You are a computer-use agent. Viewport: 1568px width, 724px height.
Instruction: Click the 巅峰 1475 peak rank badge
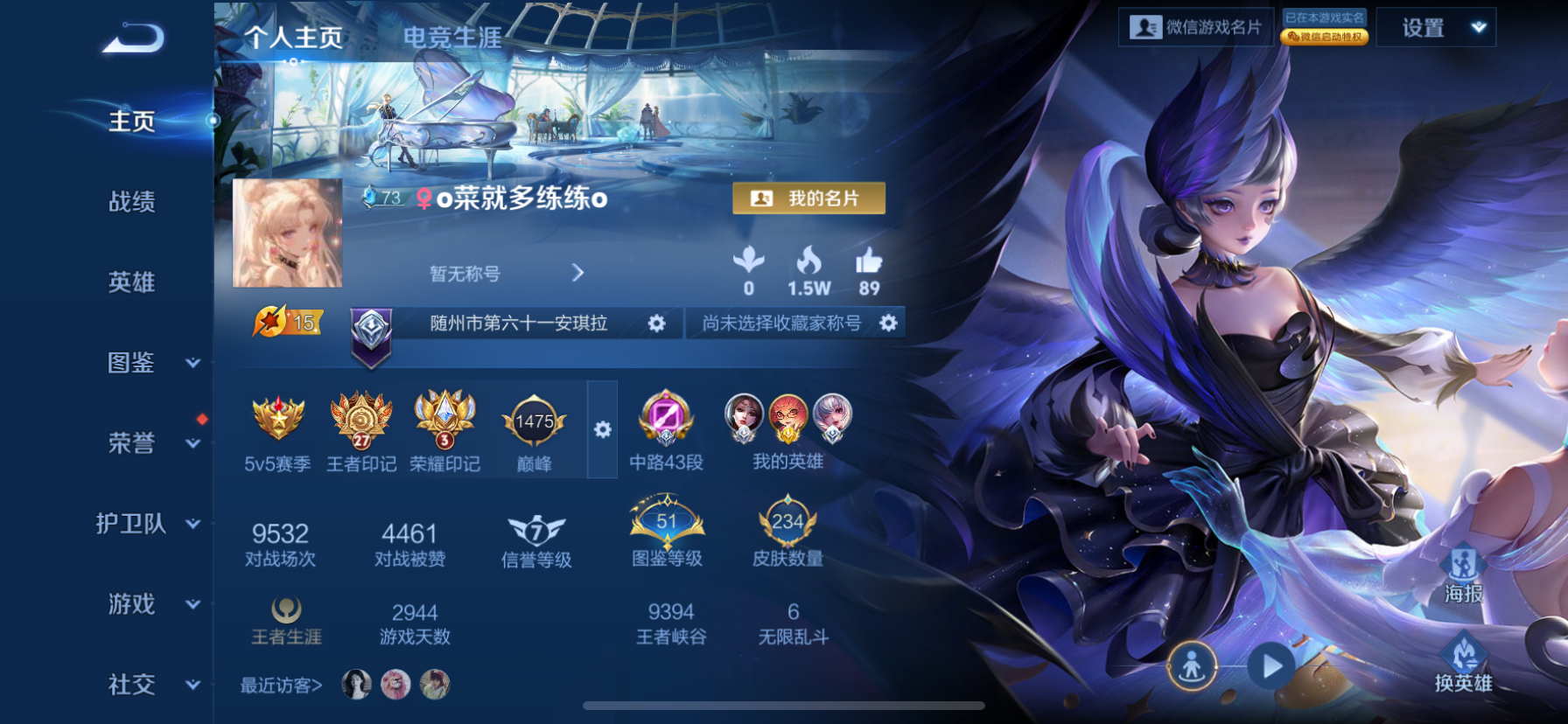pyautogui.click(x=534, y=422)
